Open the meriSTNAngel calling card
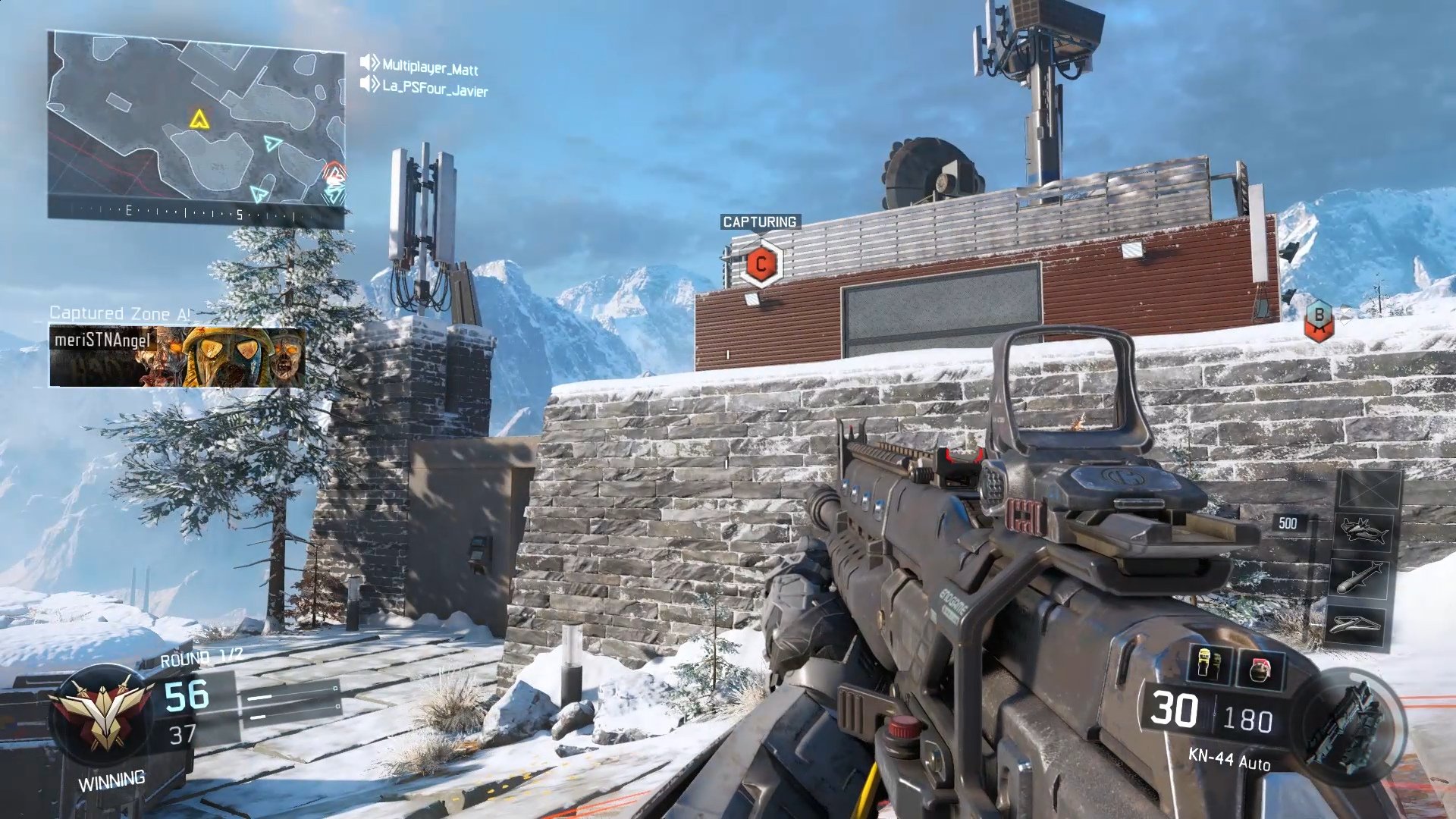The width and height of the screenshot is (1456, 819). [177, 356]
